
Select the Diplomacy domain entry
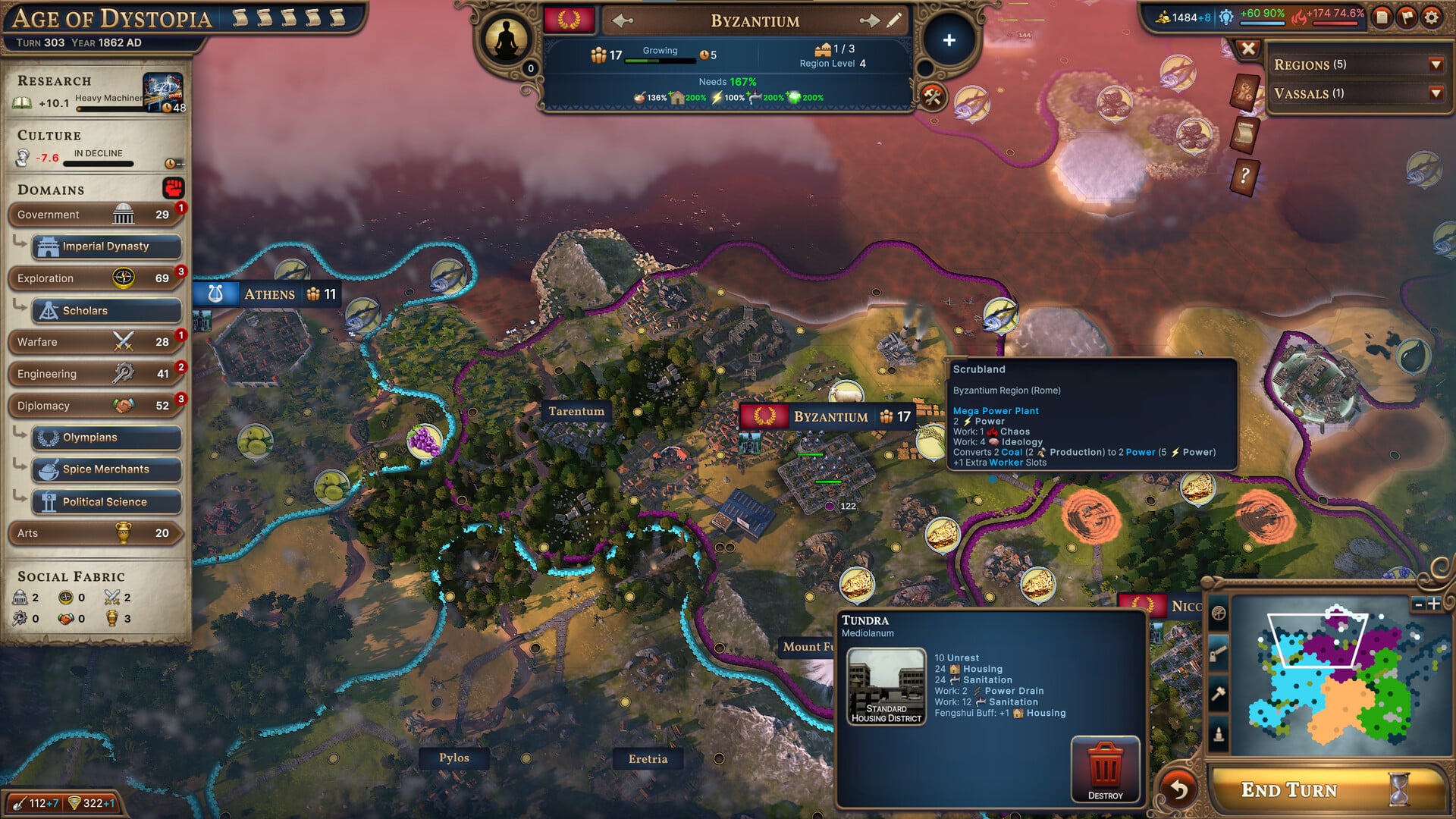pyautogui.click(x=91, y=406)
